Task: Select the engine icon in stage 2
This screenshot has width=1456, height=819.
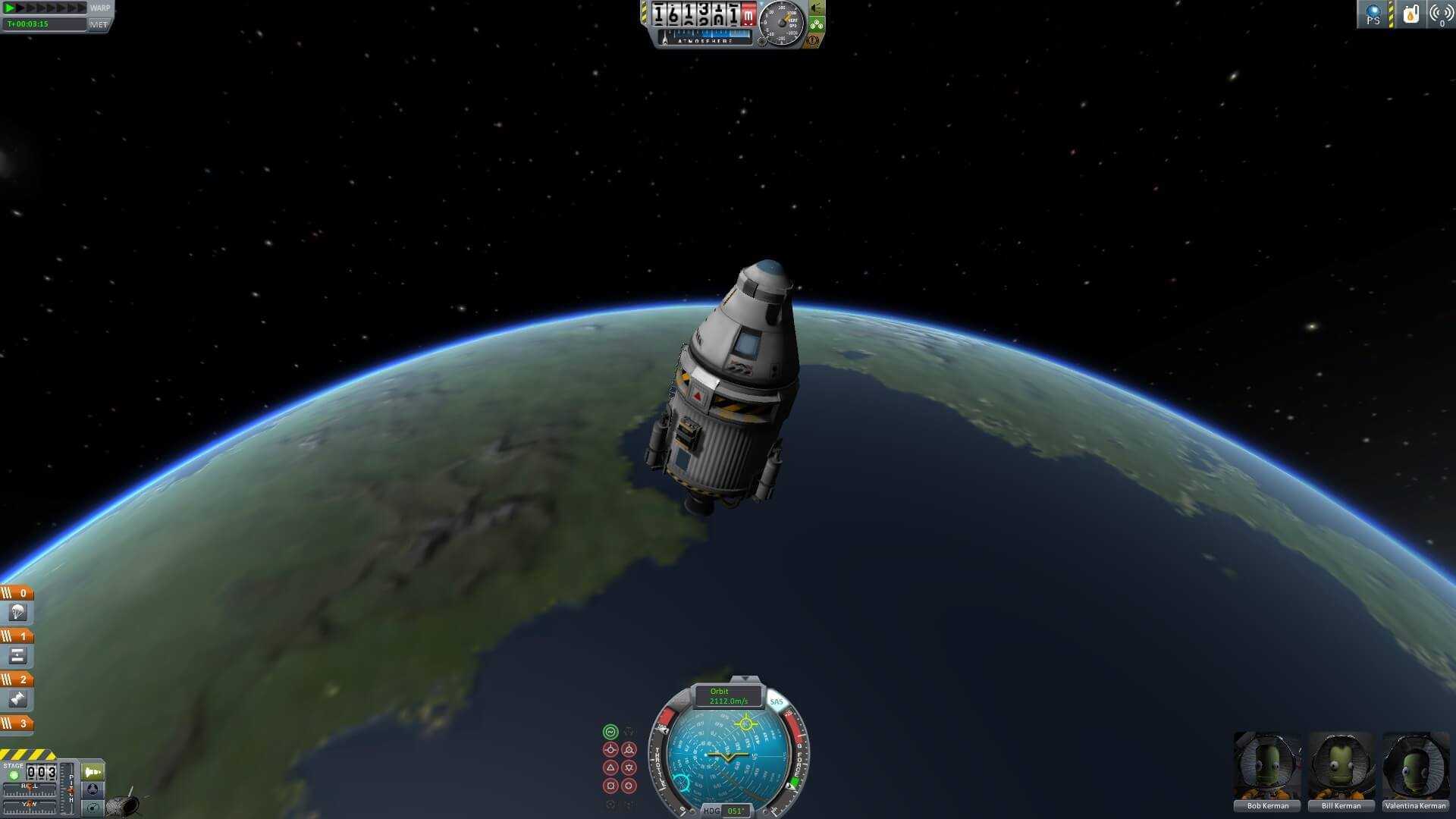Action: coord(17,699)
